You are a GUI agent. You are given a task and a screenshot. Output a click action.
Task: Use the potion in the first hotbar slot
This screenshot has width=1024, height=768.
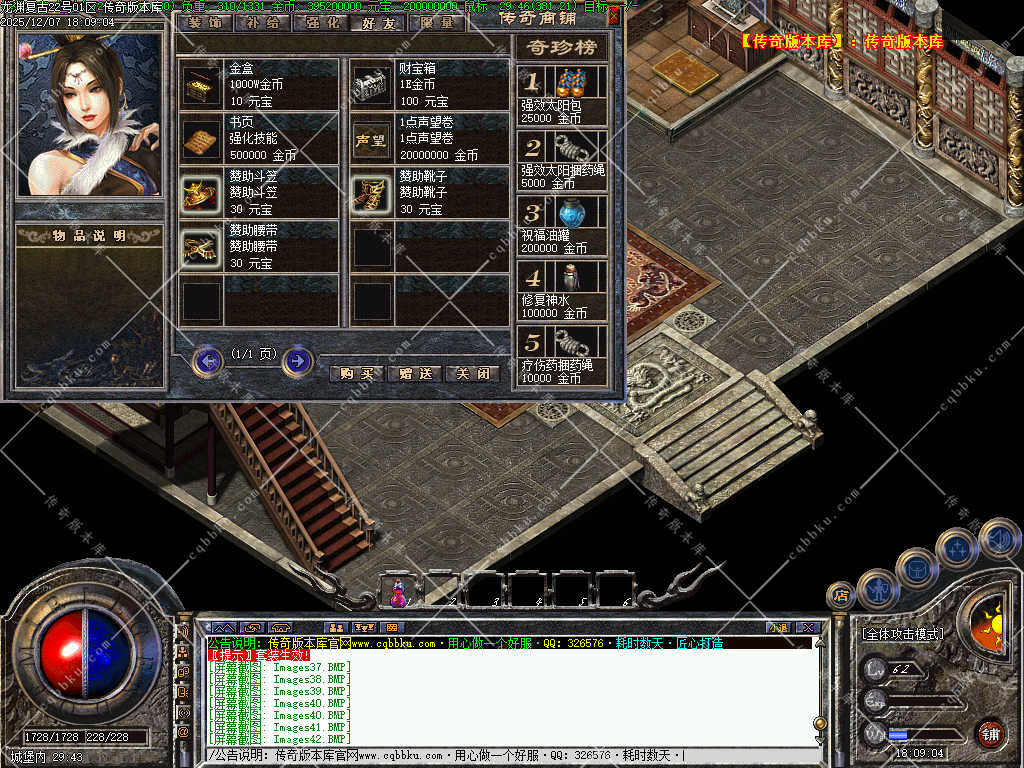tap(398, 593)
